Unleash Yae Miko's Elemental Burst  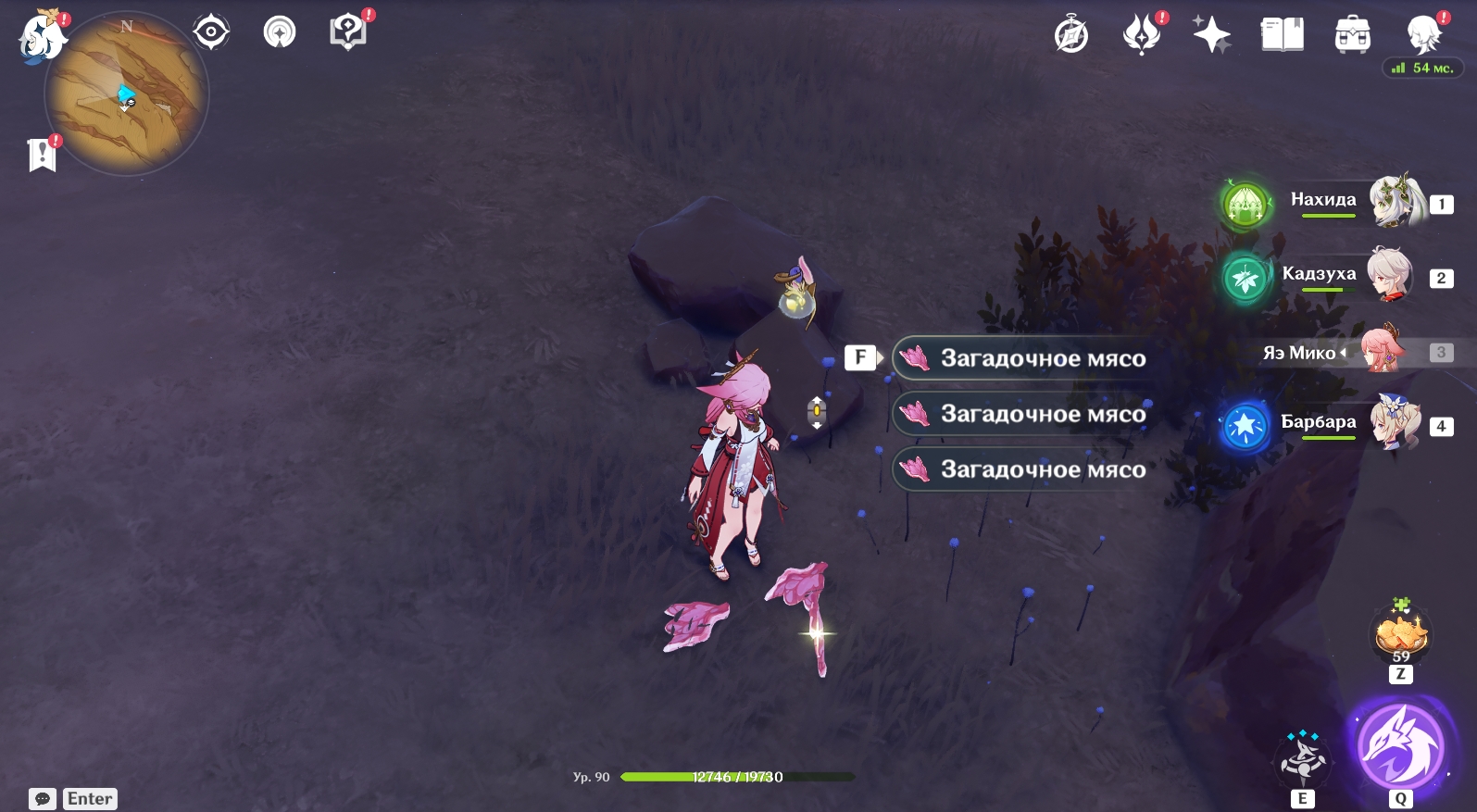point(1399,747)
